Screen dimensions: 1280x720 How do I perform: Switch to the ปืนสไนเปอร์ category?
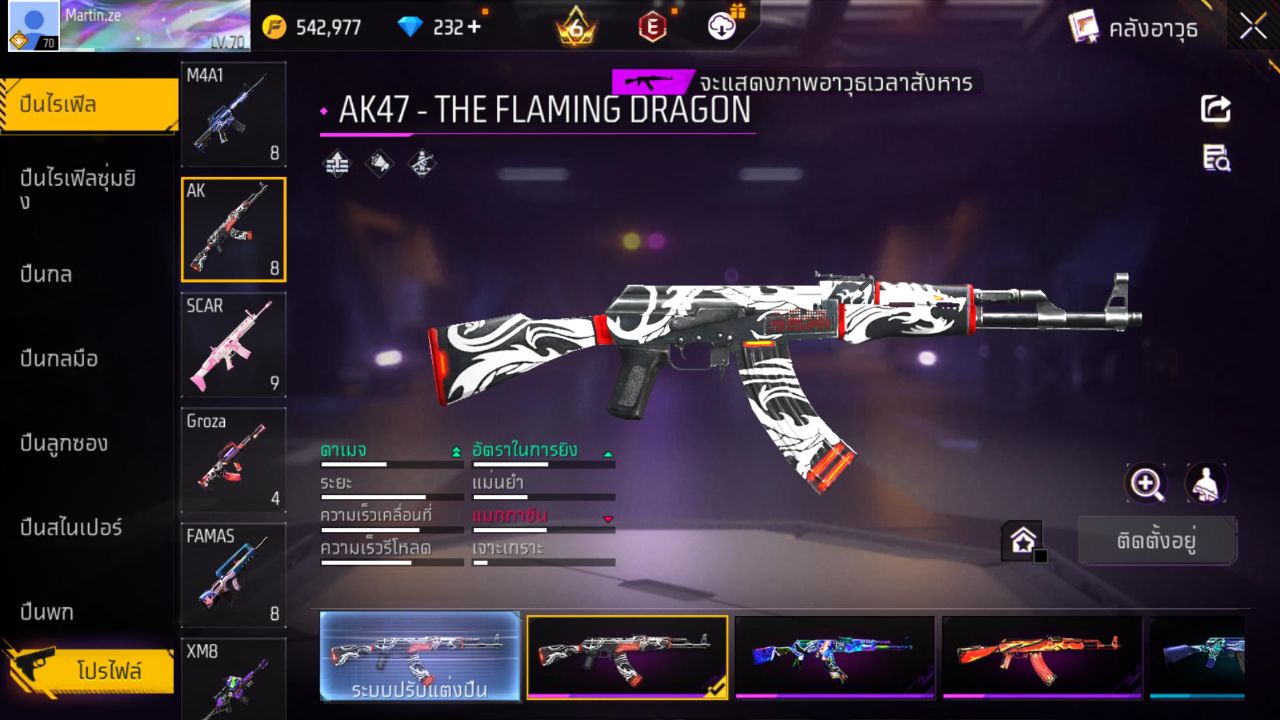click(x=70, y=527)
